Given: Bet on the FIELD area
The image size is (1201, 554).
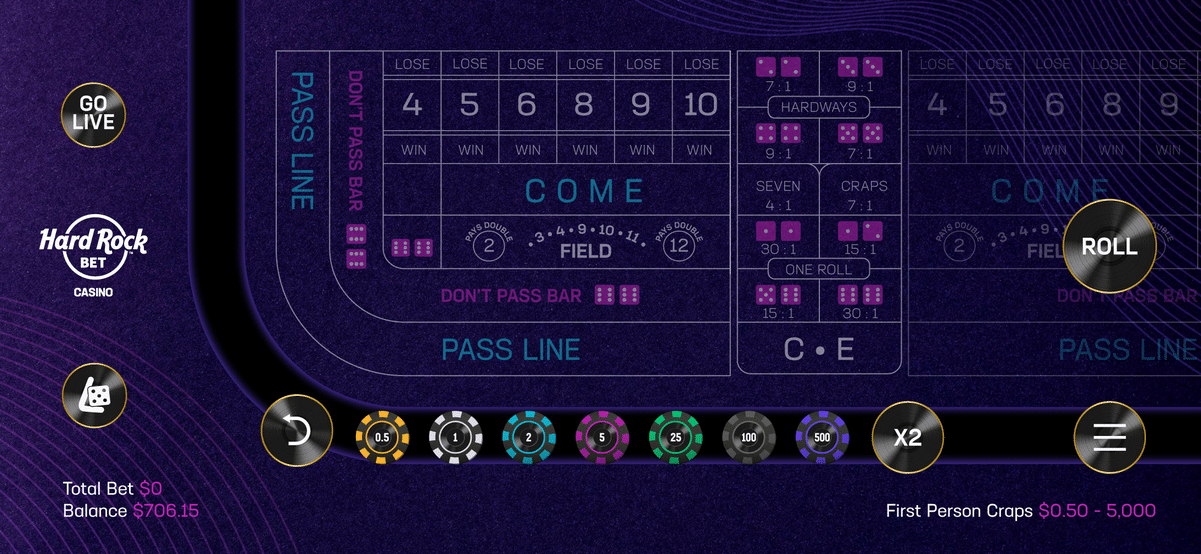Looking at the screenshot, I should pos(585,245).
